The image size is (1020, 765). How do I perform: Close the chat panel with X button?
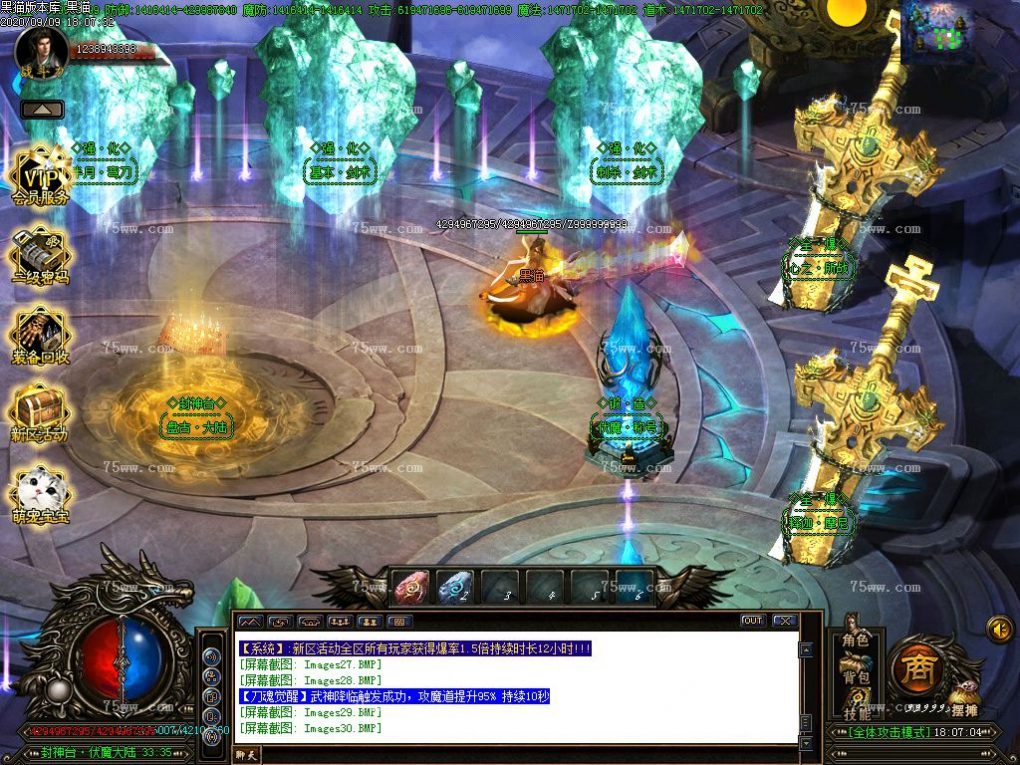click(785, 621)
